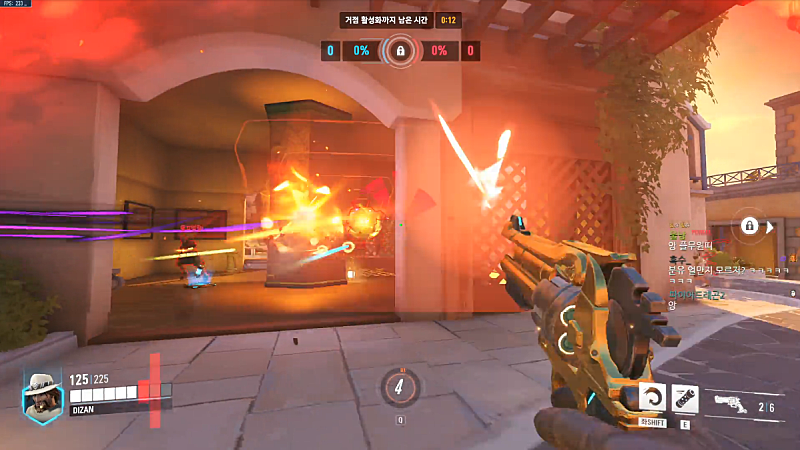Open the Cassidy hero portrait
The width and height of the screenshot is (800, 450).
click(x=43, y=396)
